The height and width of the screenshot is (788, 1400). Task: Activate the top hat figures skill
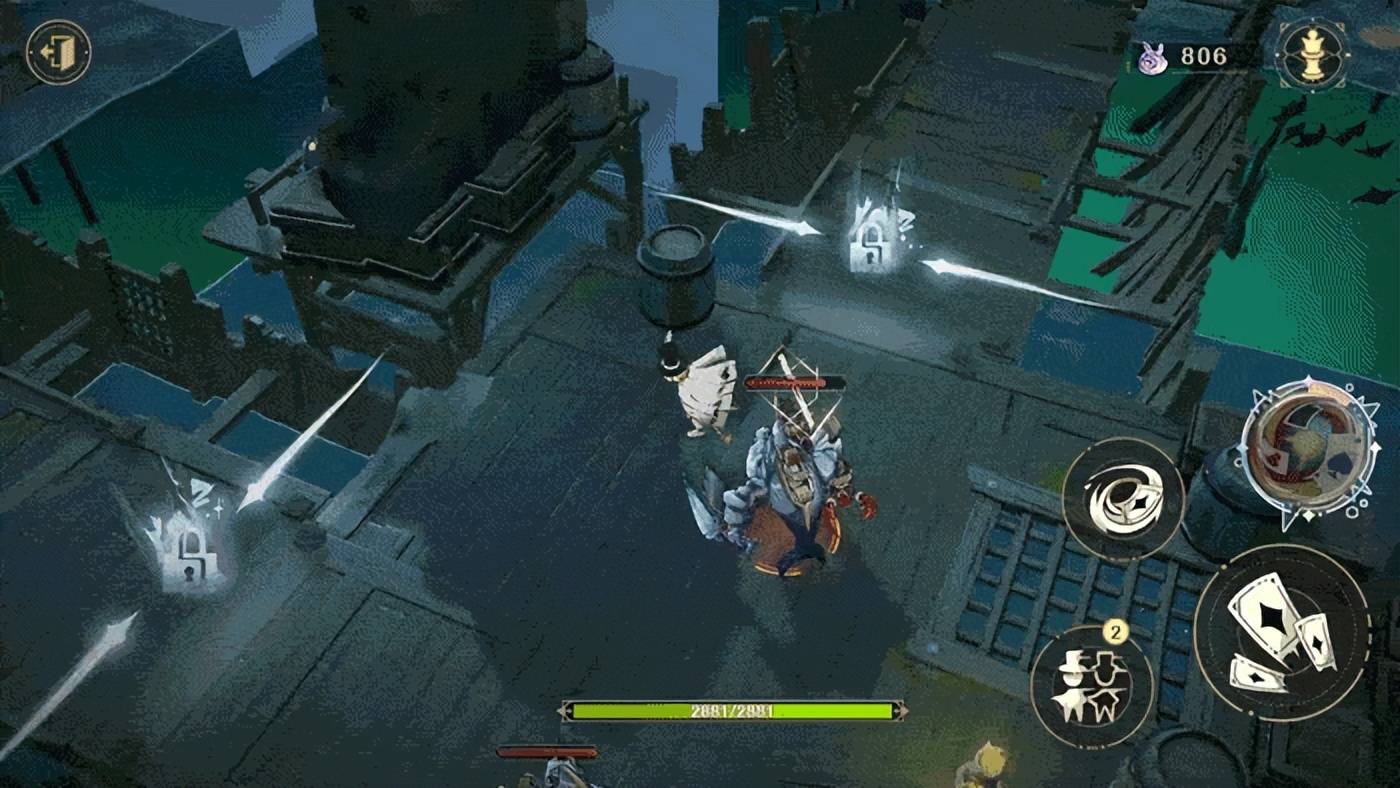coord(1091,687)
